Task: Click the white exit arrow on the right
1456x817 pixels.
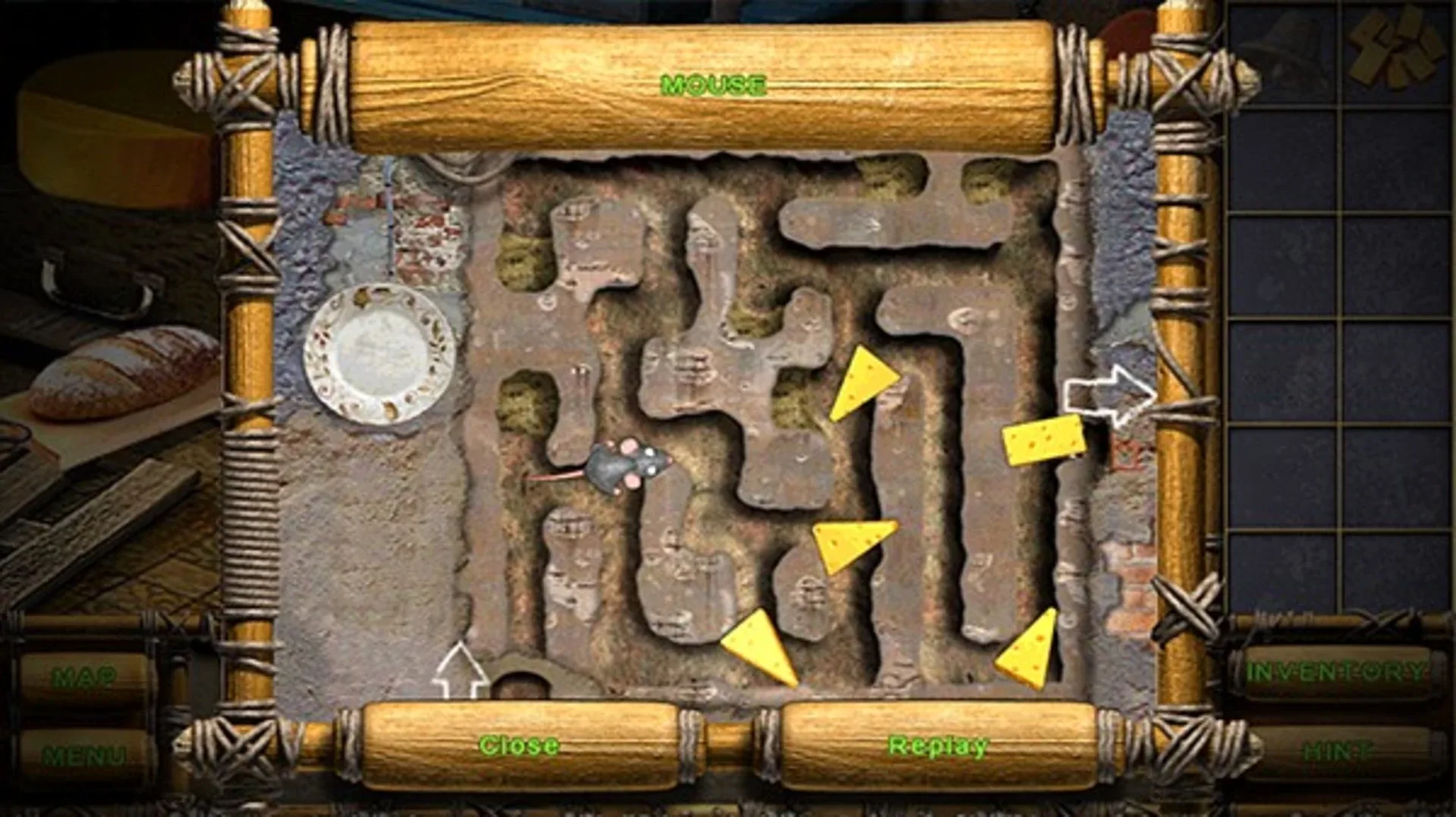Action: click(x=1111, y=394)
